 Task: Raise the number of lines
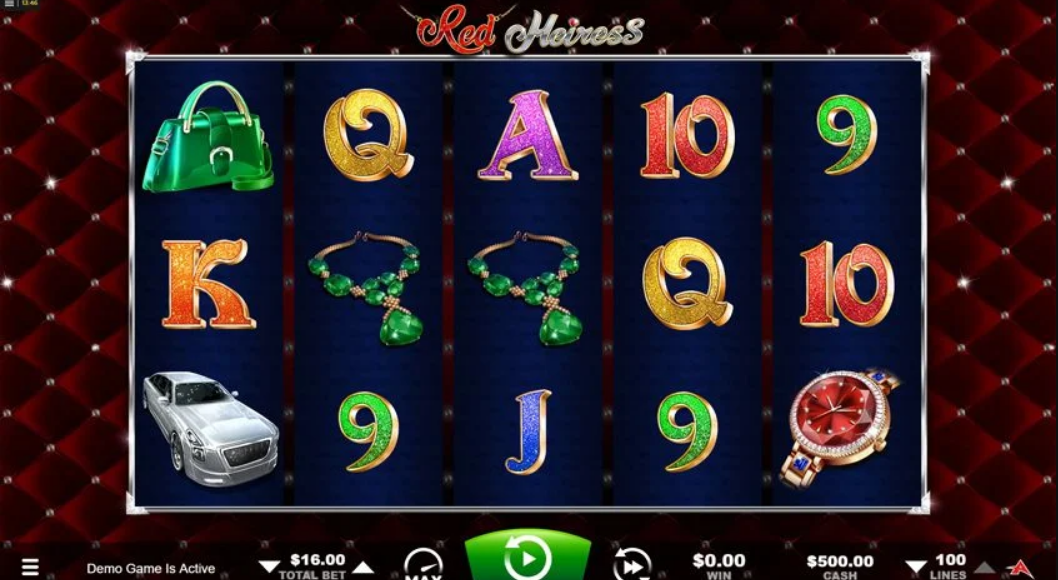pos(984,567)
